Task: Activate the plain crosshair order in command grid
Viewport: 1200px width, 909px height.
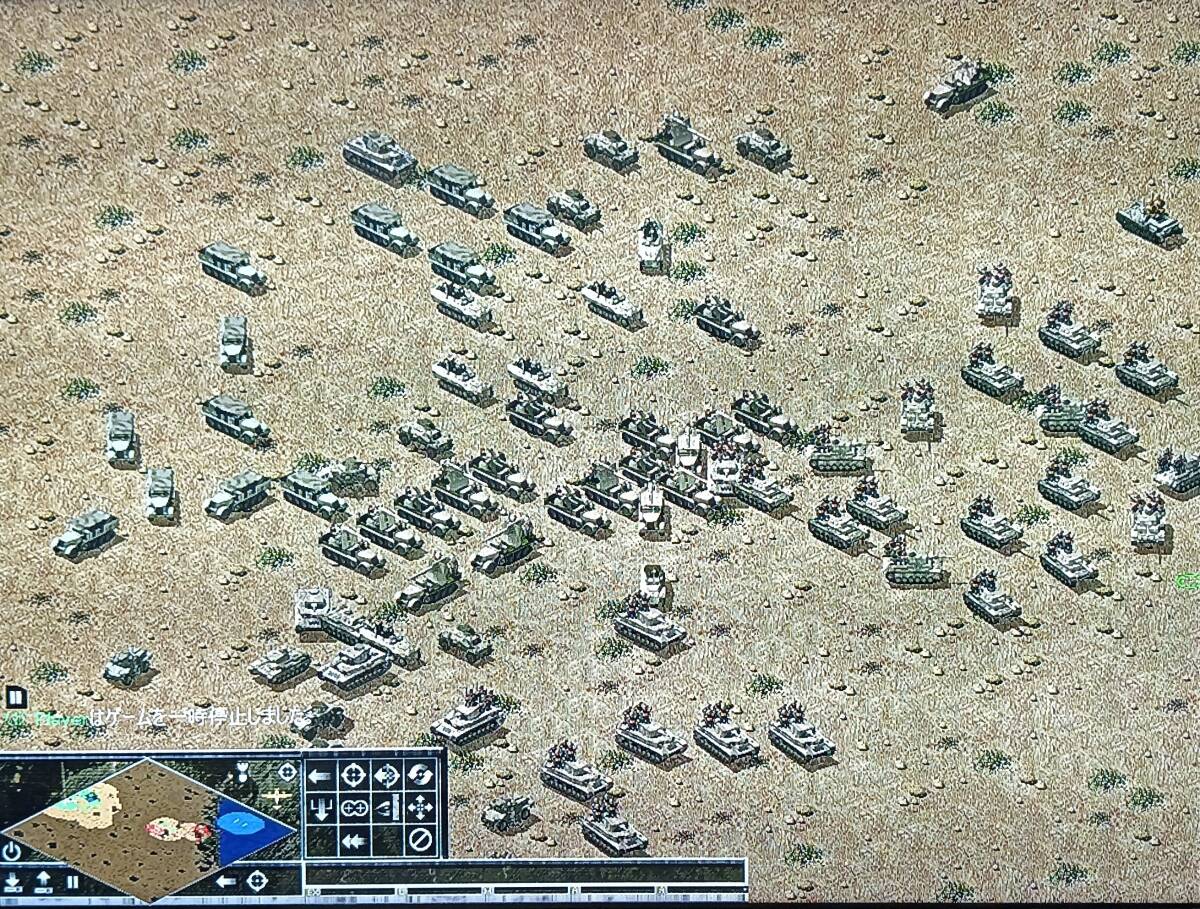Action: [353, 775]
